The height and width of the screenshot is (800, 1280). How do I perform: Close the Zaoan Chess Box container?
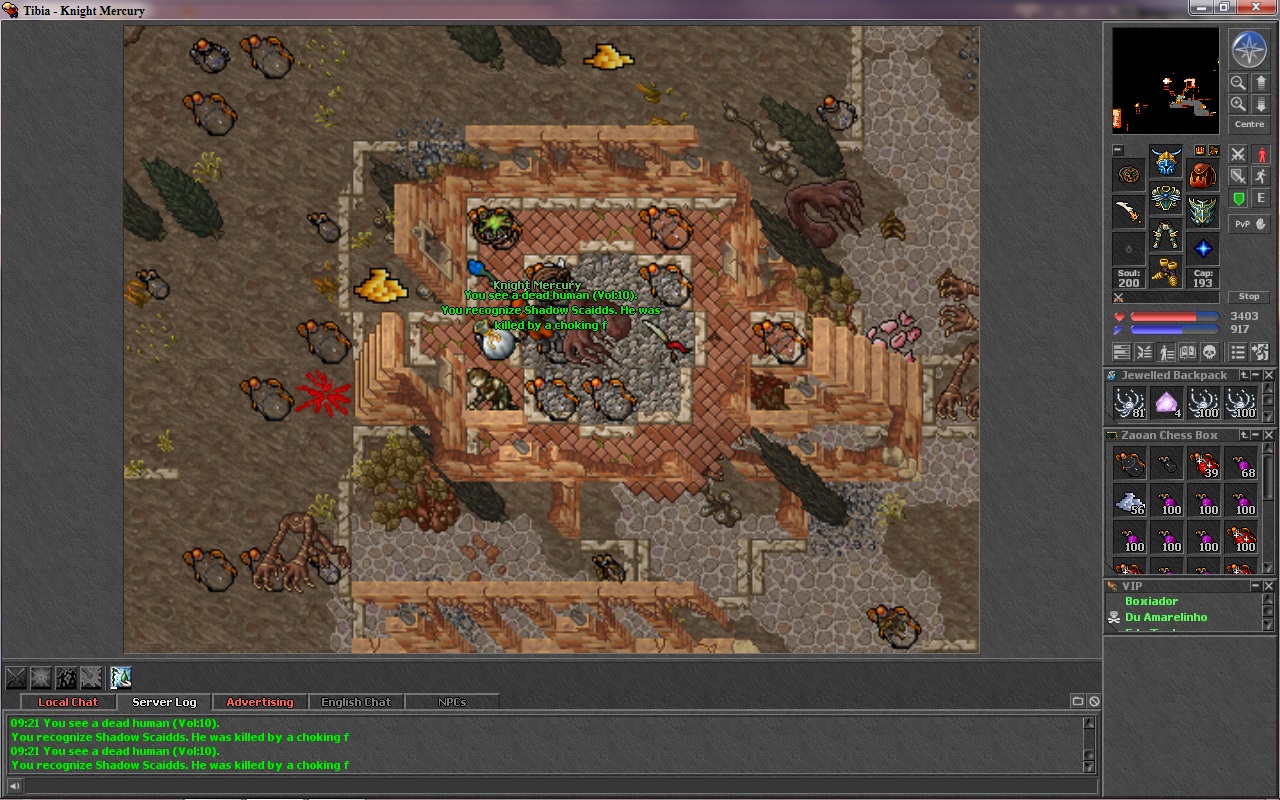coord(1269,435)
